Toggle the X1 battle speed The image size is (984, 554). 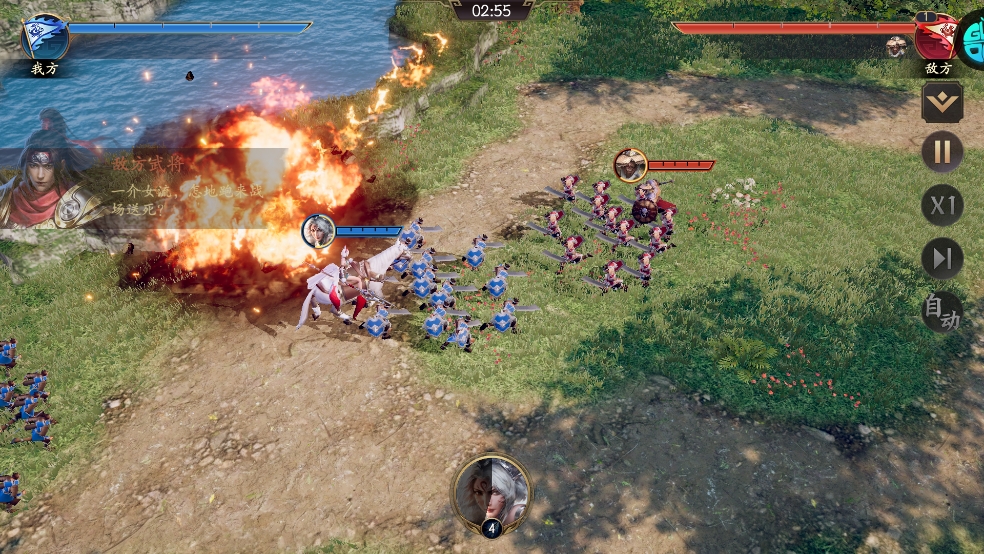(x=942, y=206)
